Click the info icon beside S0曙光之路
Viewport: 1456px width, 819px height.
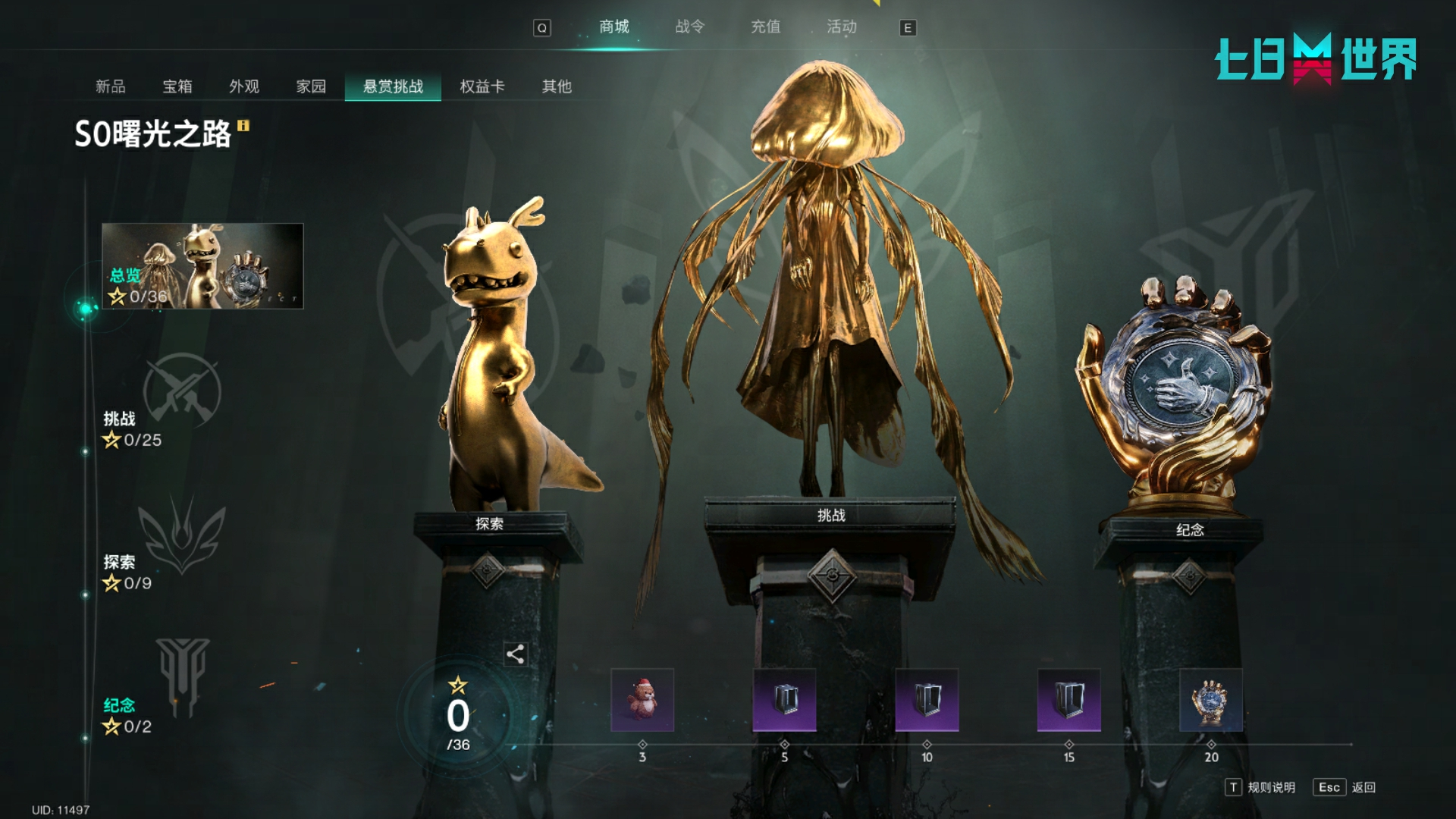[243, 126]
